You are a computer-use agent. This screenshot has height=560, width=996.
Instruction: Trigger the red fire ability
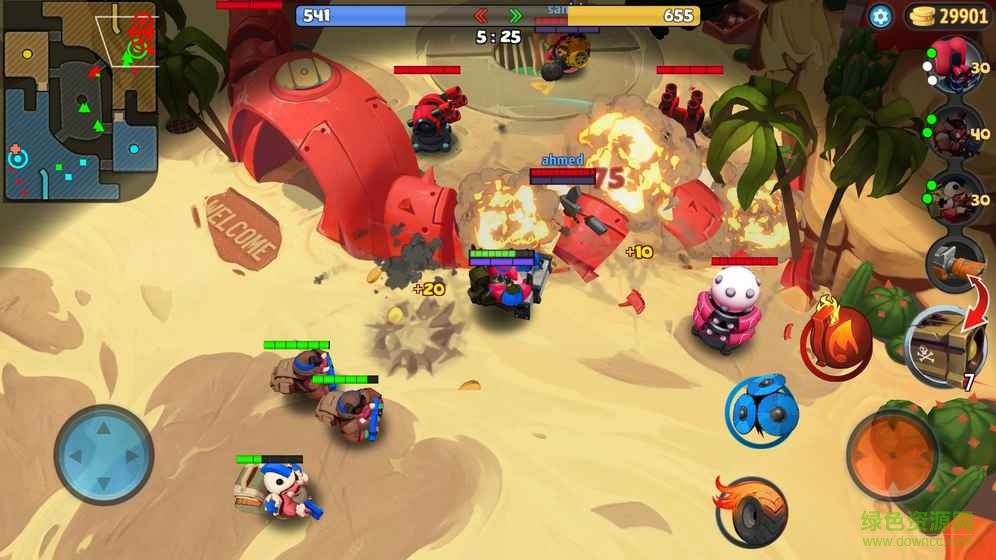(x=837, y=341)
